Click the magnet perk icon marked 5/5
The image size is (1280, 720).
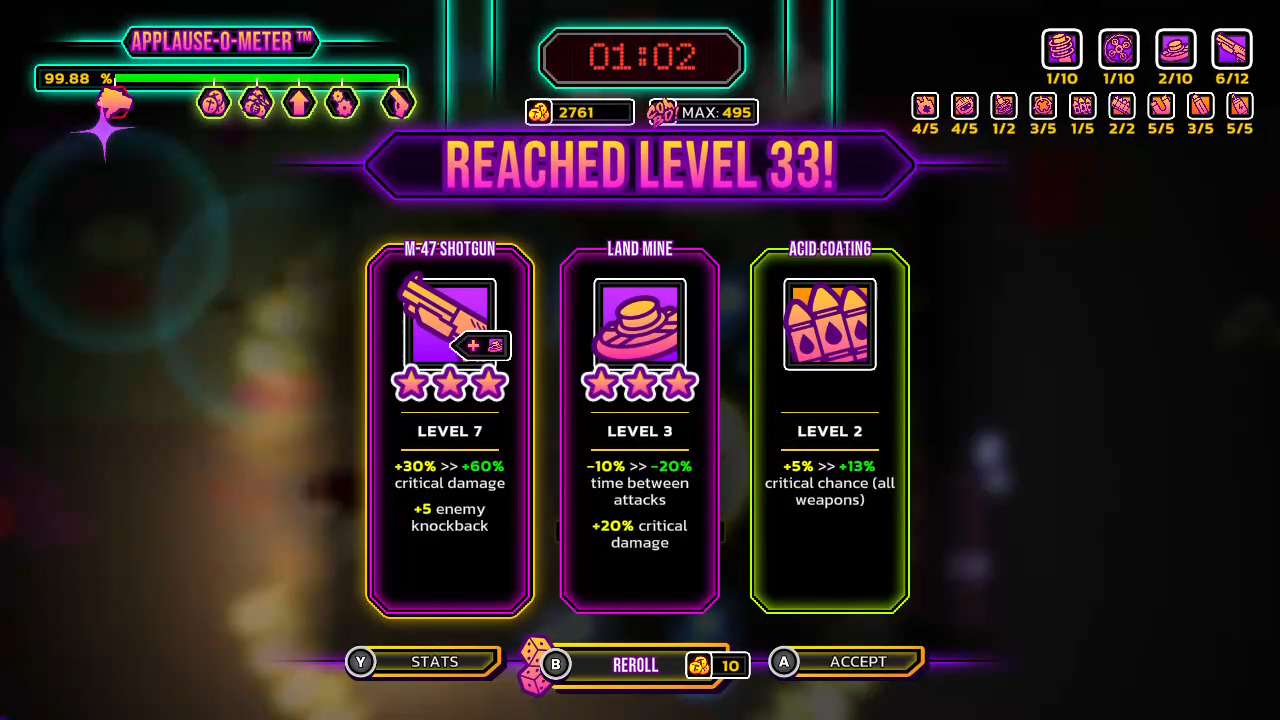pyautogui.click(x=1159, y=105)
